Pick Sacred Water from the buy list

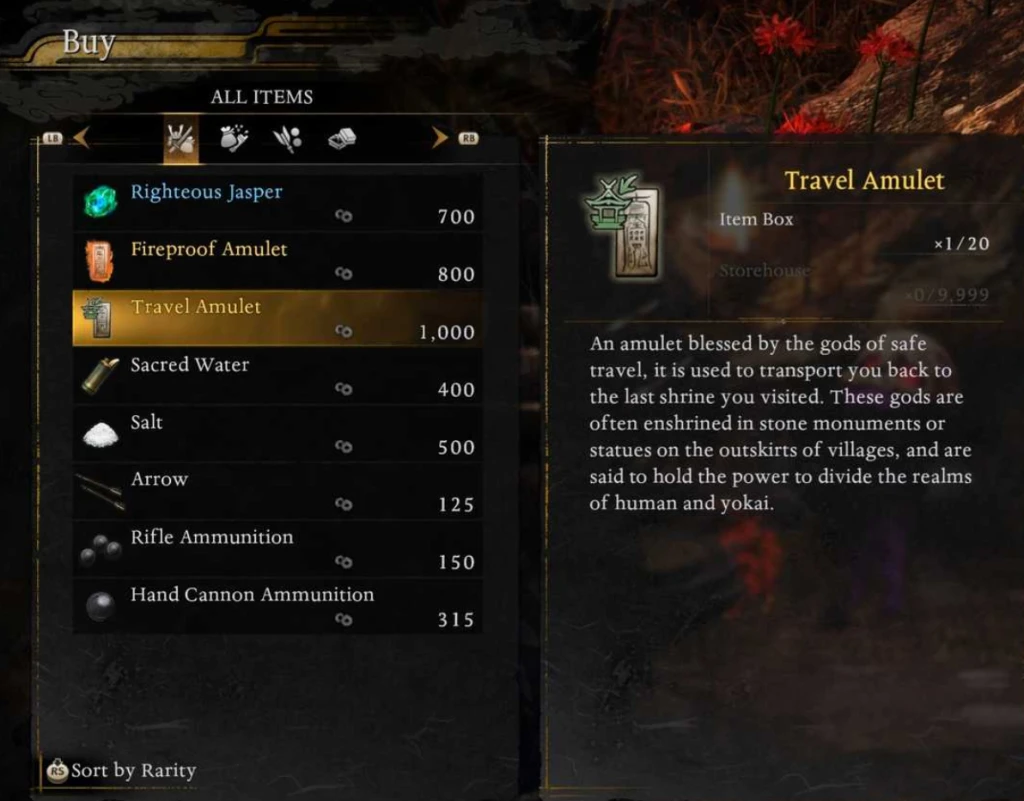point(277,376)
